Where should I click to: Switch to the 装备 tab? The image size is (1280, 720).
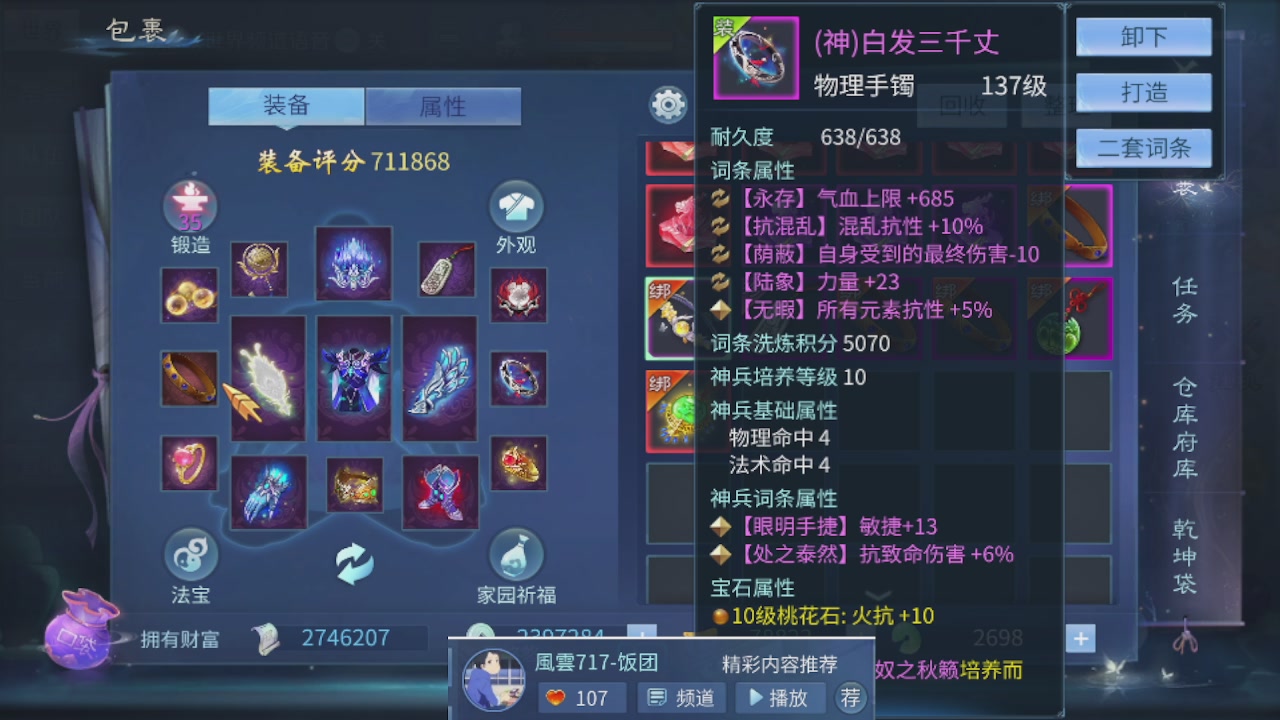[x=285, y=105]
